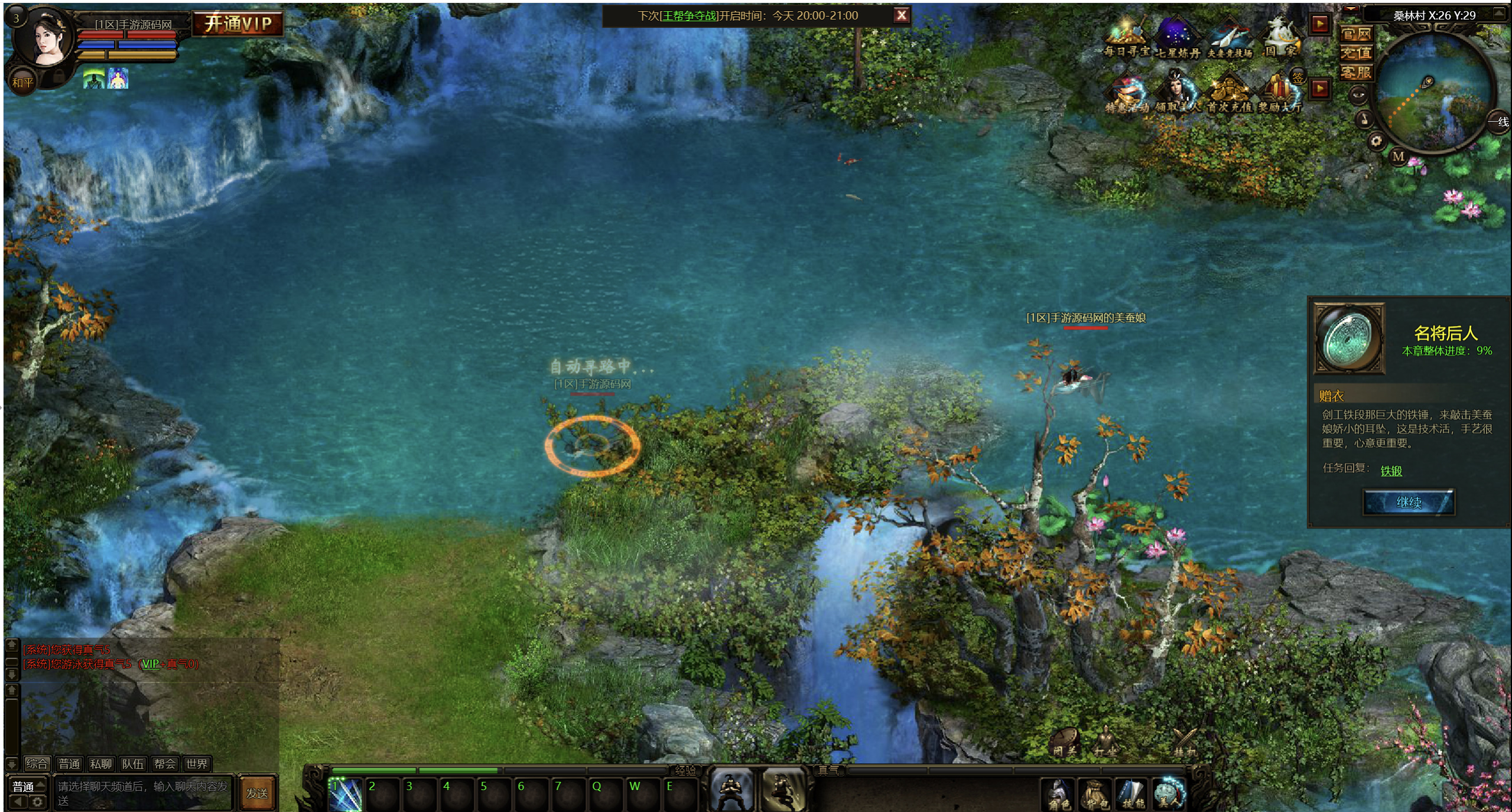The height and width of the screenshot is (812, 1512).
Task: Toggle the 和平 peace combat mode
Action: tap(23, 83)
